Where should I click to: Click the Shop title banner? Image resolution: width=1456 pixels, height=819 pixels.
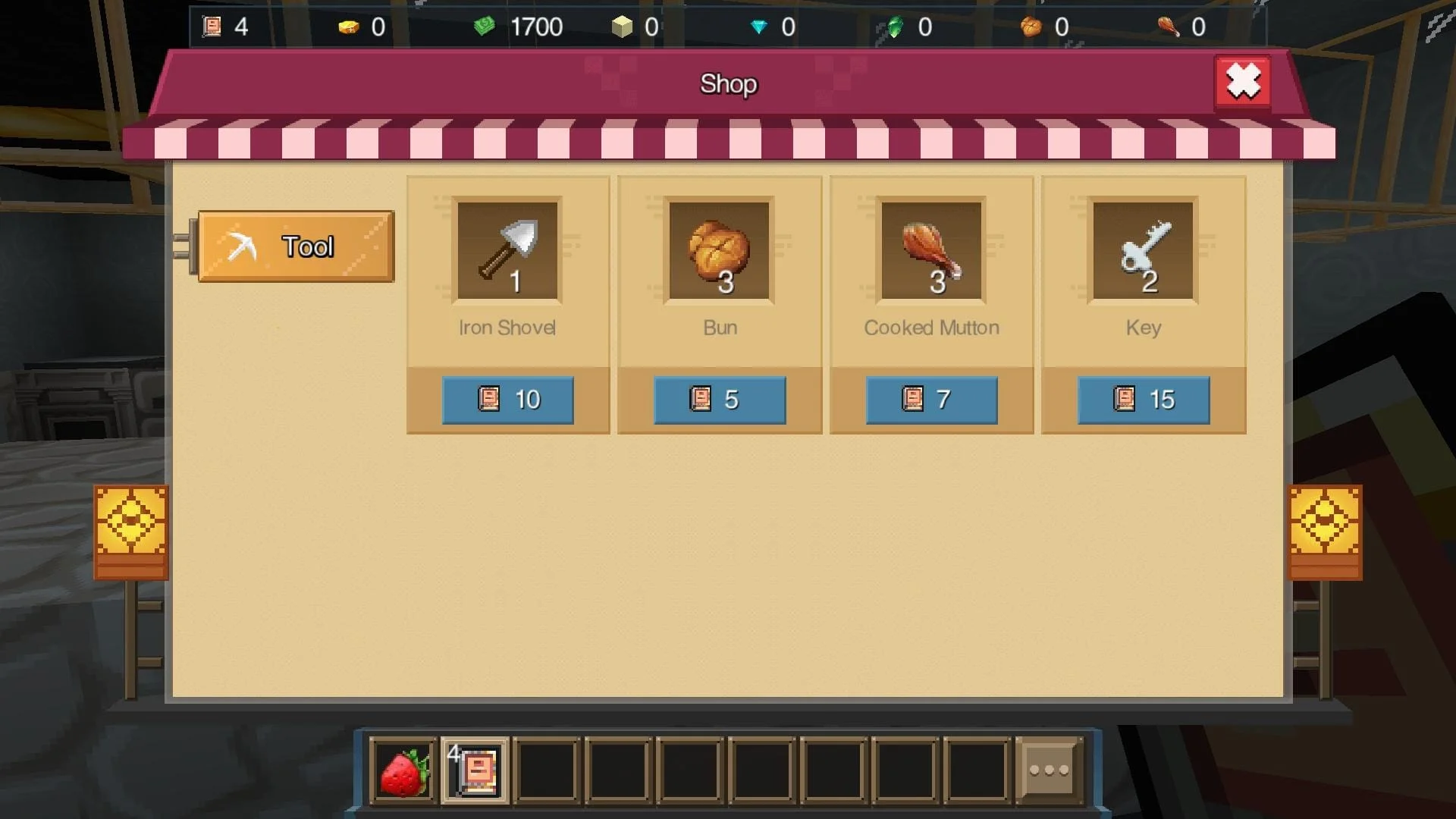[x=728, y=84]
